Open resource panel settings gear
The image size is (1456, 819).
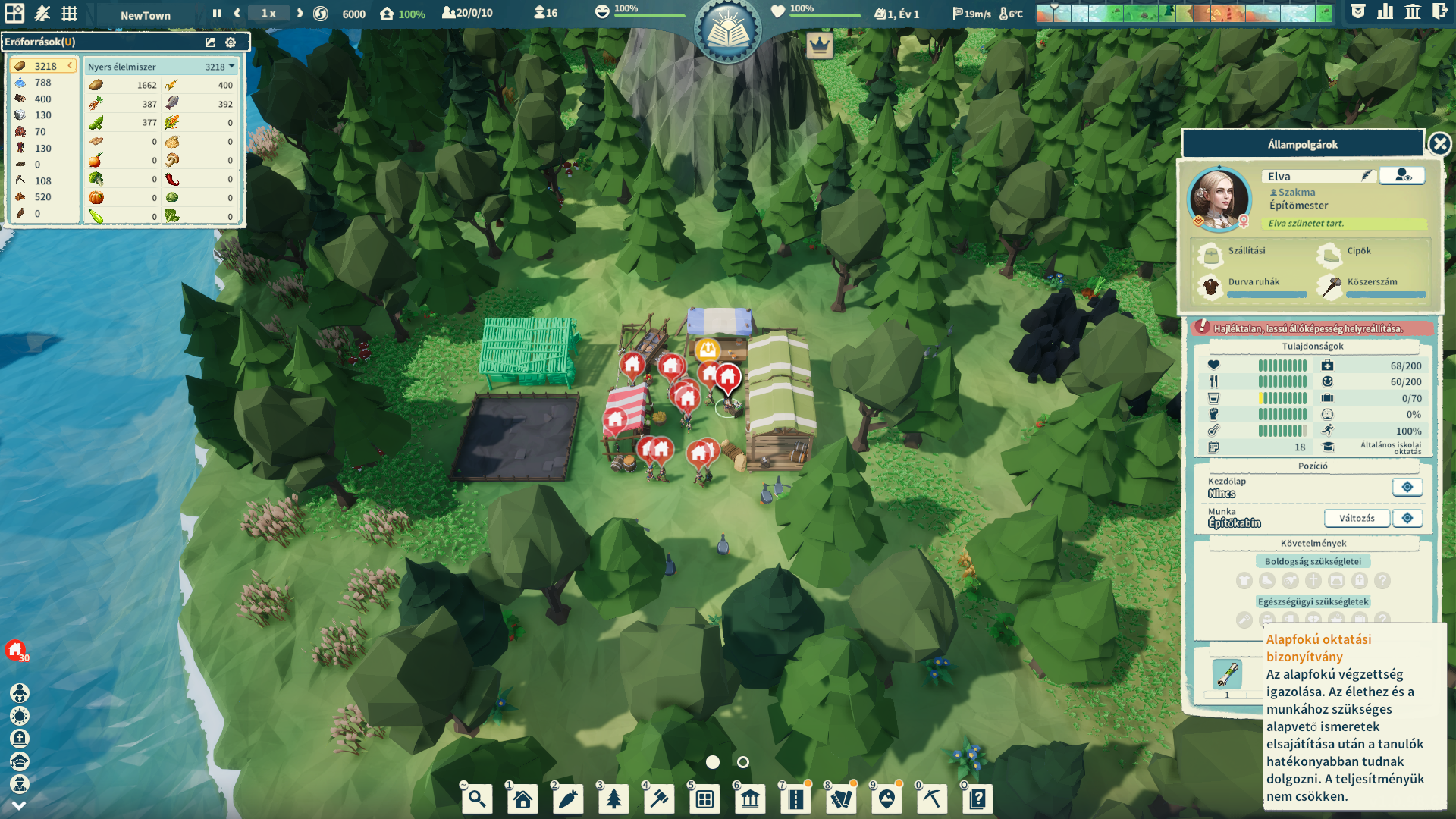pyautogui.click(x=231, y=42)
